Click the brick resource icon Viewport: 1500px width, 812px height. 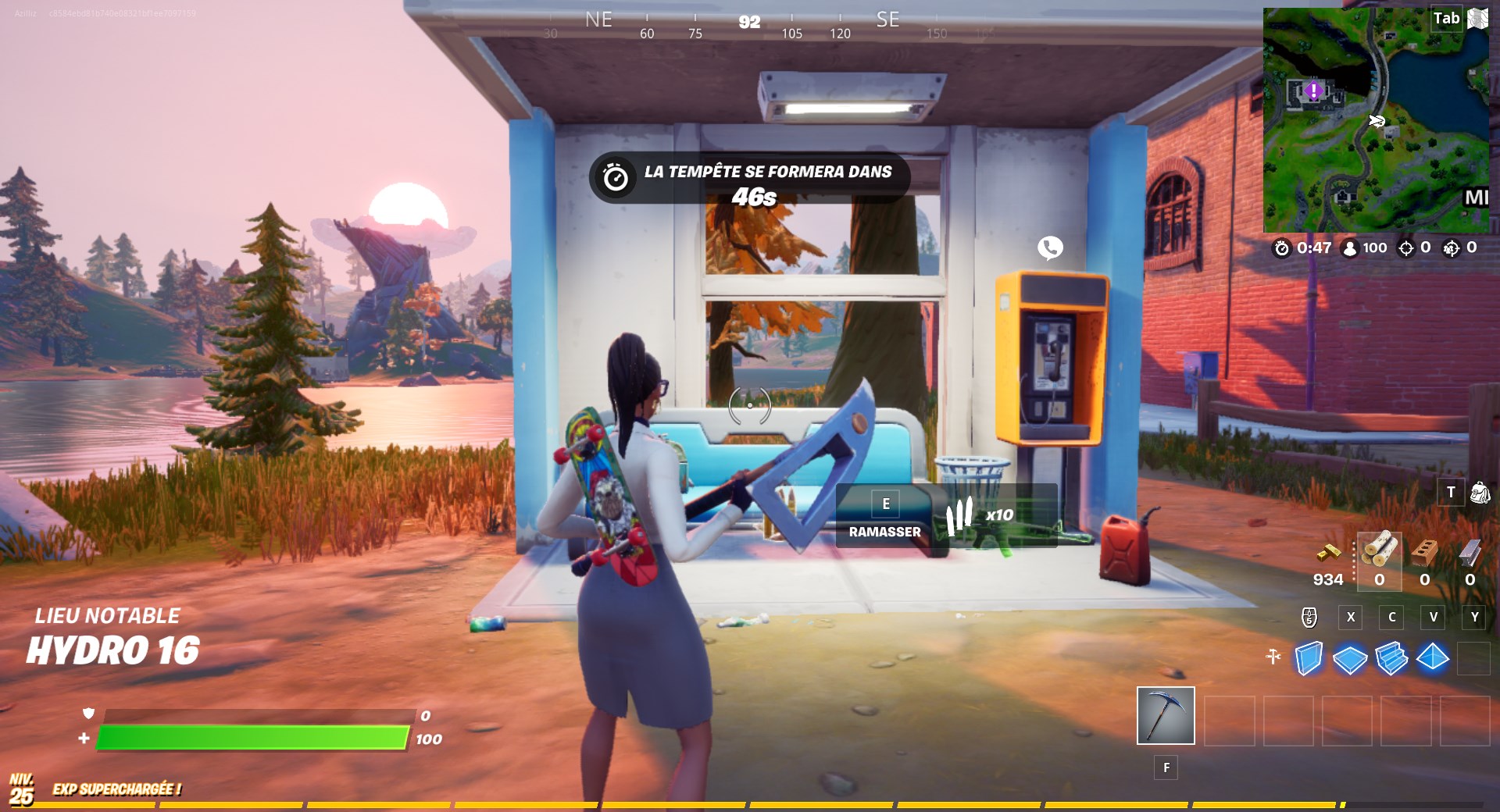pos(1424,554)
